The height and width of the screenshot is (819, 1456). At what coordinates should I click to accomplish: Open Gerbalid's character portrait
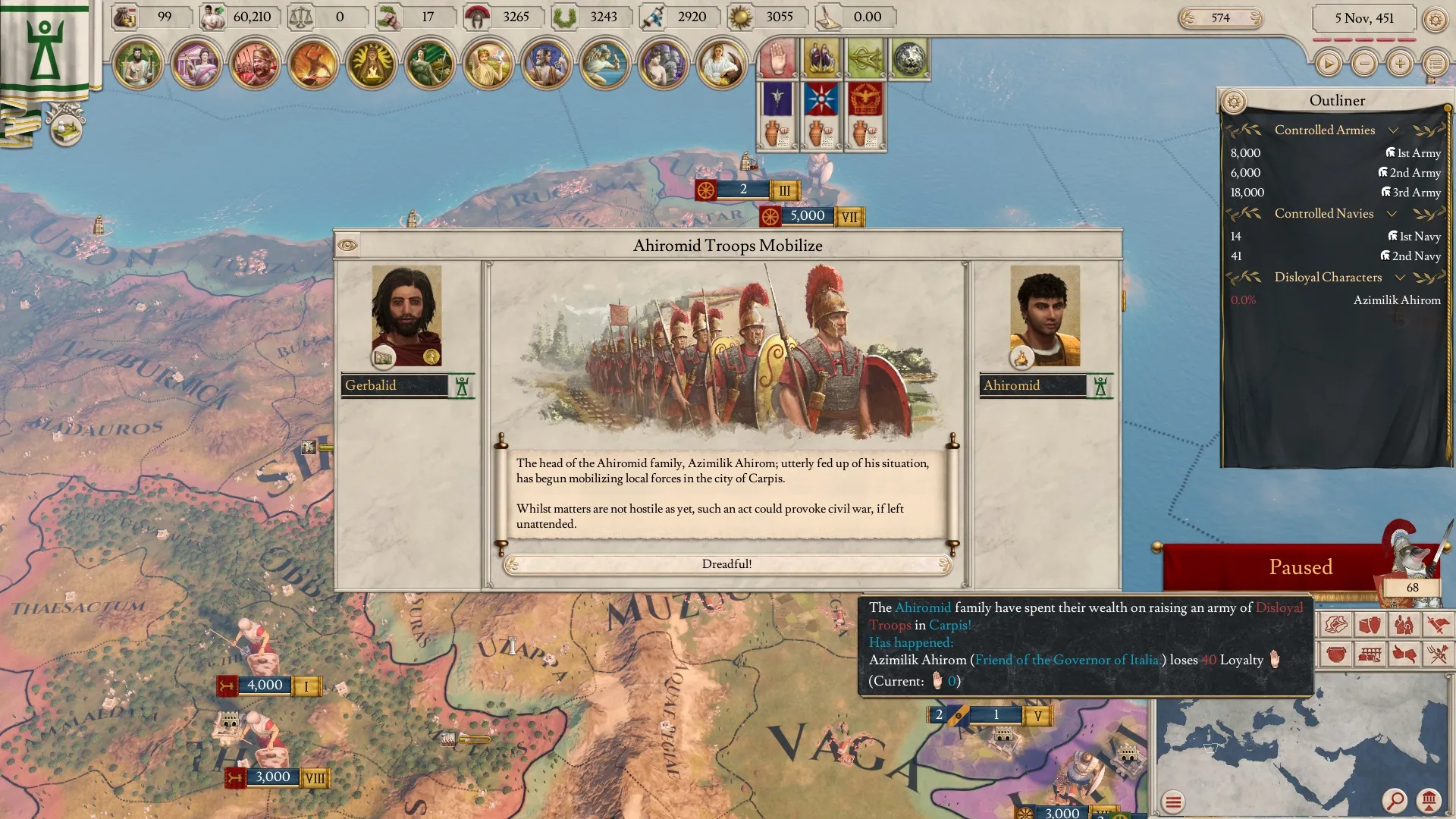click(406, 315)
